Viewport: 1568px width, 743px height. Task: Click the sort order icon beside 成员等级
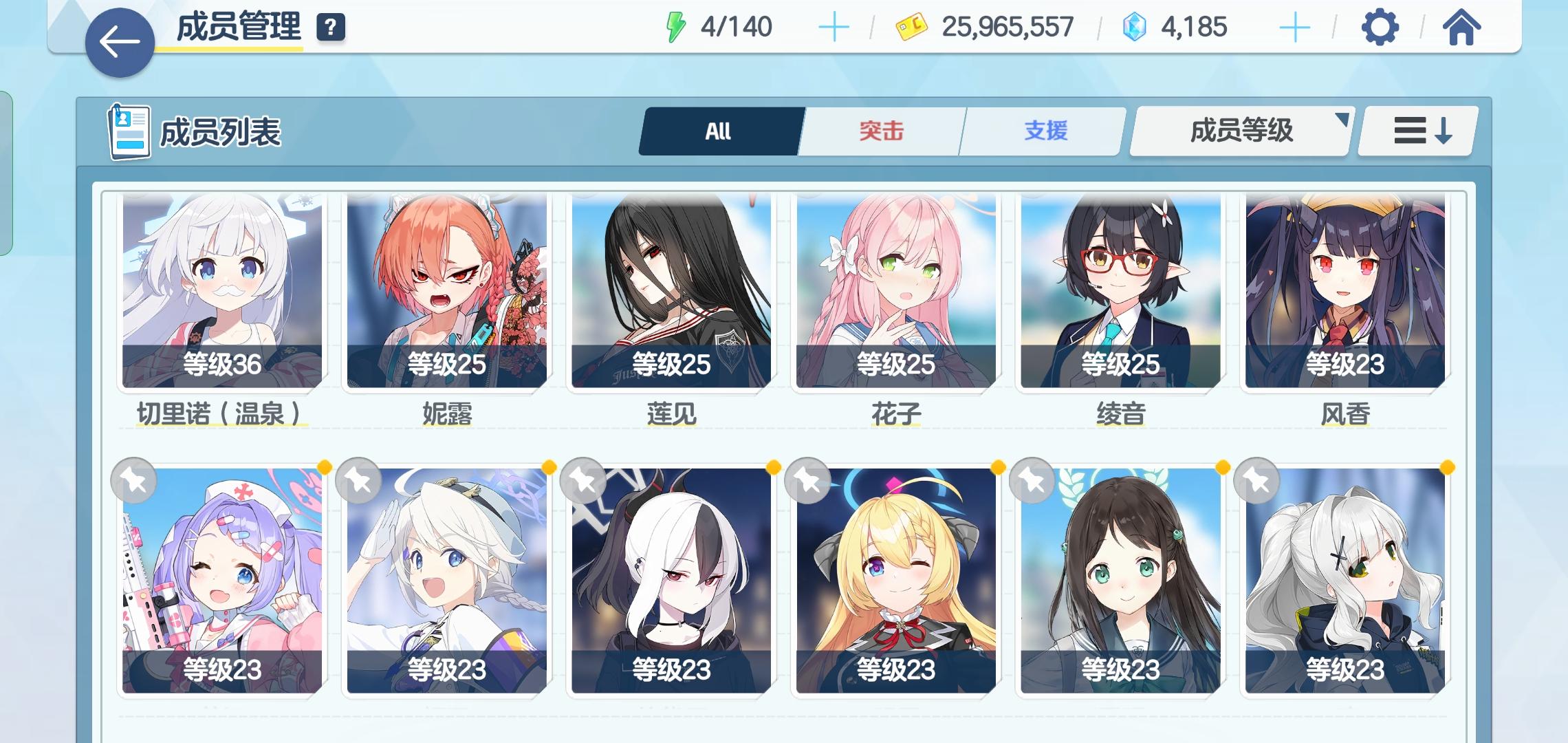pos(1418,131)
